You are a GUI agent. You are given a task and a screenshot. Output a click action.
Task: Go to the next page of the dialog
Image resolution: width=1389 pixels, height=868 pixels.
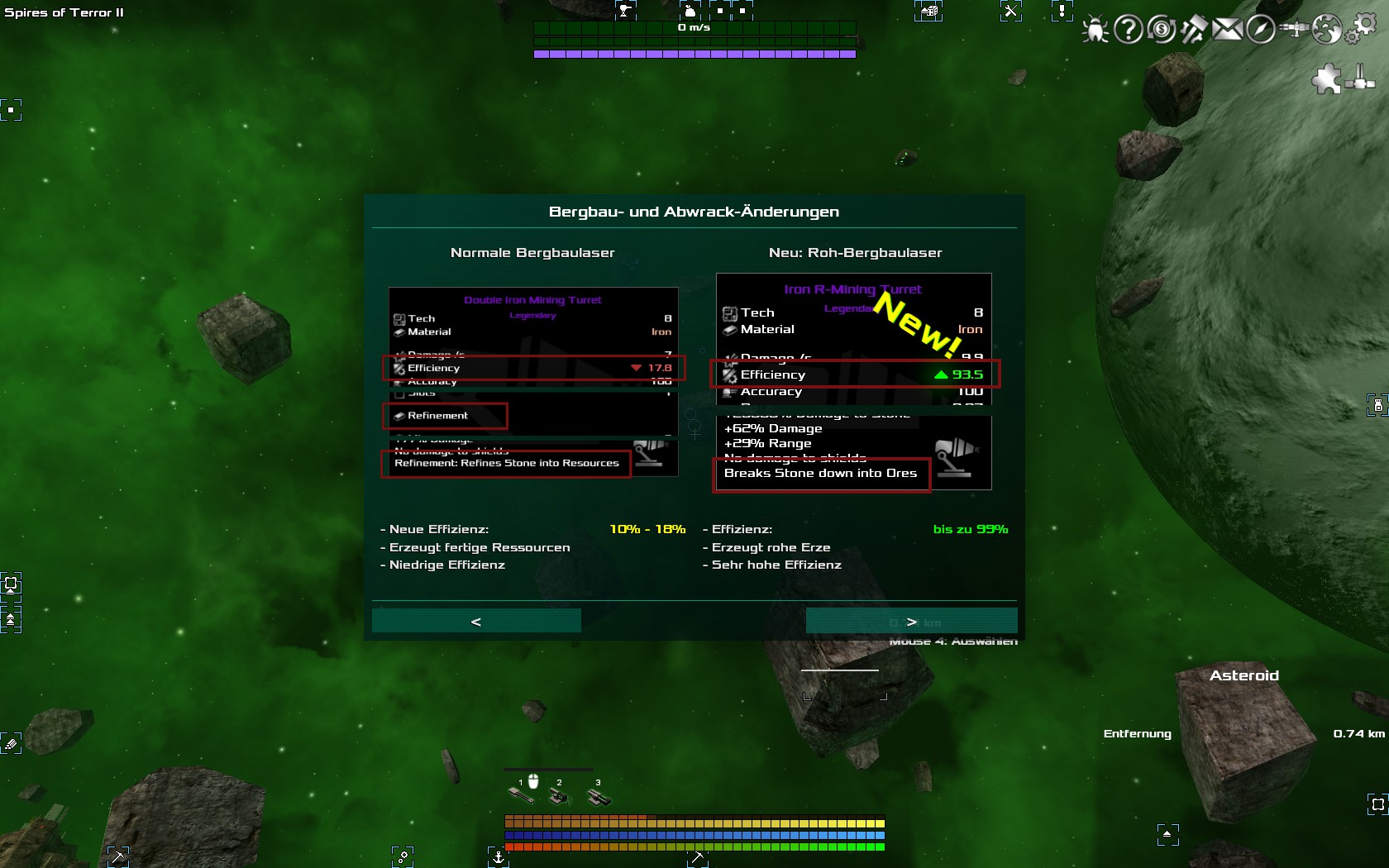click(911, 621)
